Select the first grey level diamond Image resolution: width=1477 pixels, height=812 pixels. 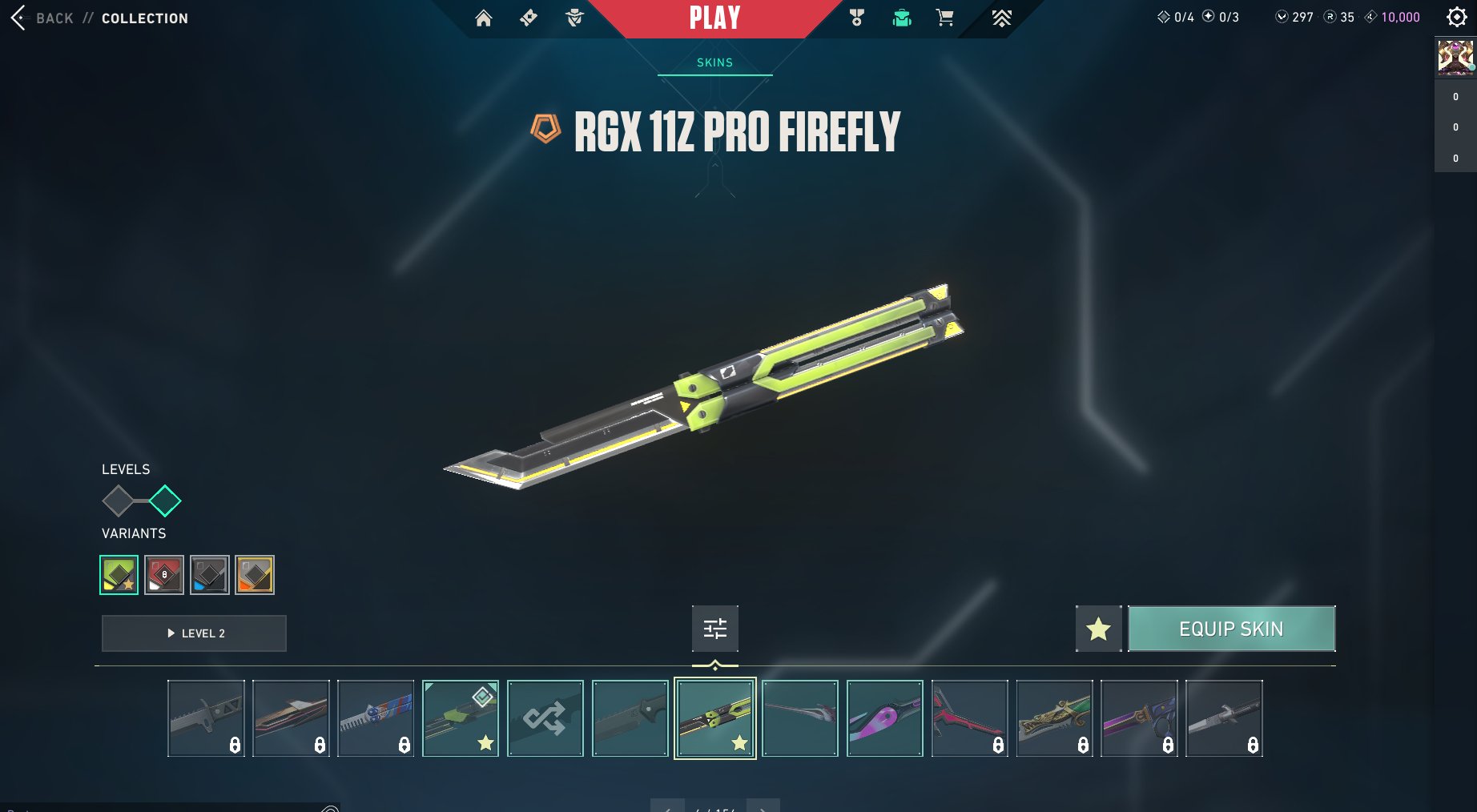pos(119,501)
